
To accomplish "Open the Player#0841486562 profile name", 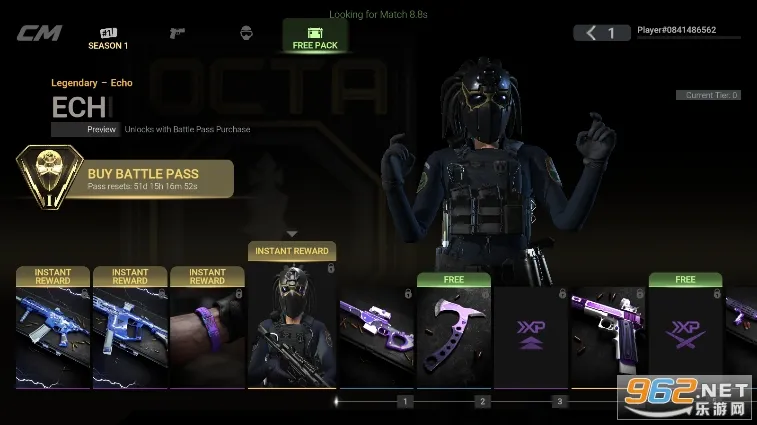I will pyautogui.click(x=677, y=30).
